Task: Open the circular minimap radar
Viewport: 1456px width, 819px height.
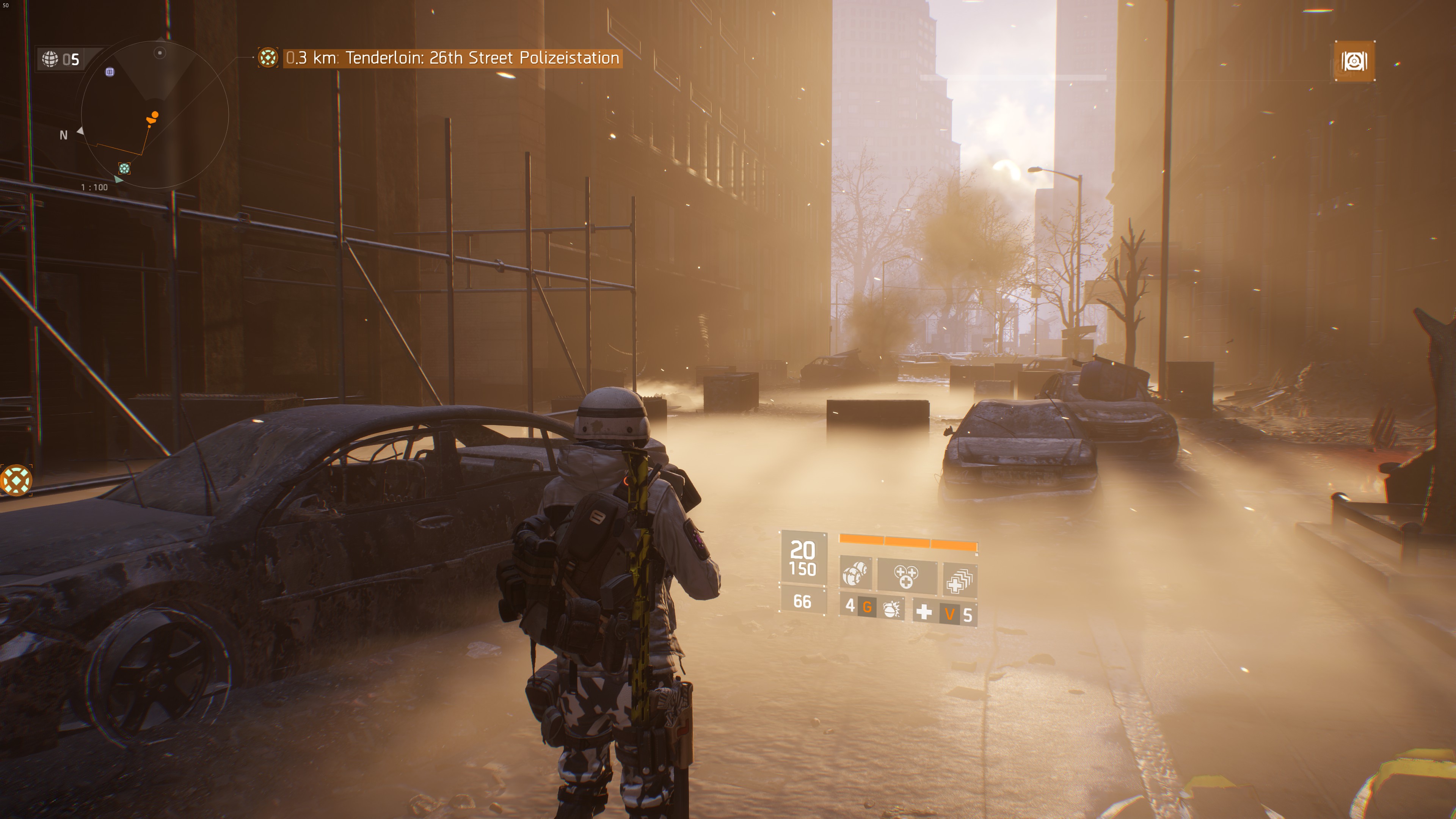Action: 154,114
